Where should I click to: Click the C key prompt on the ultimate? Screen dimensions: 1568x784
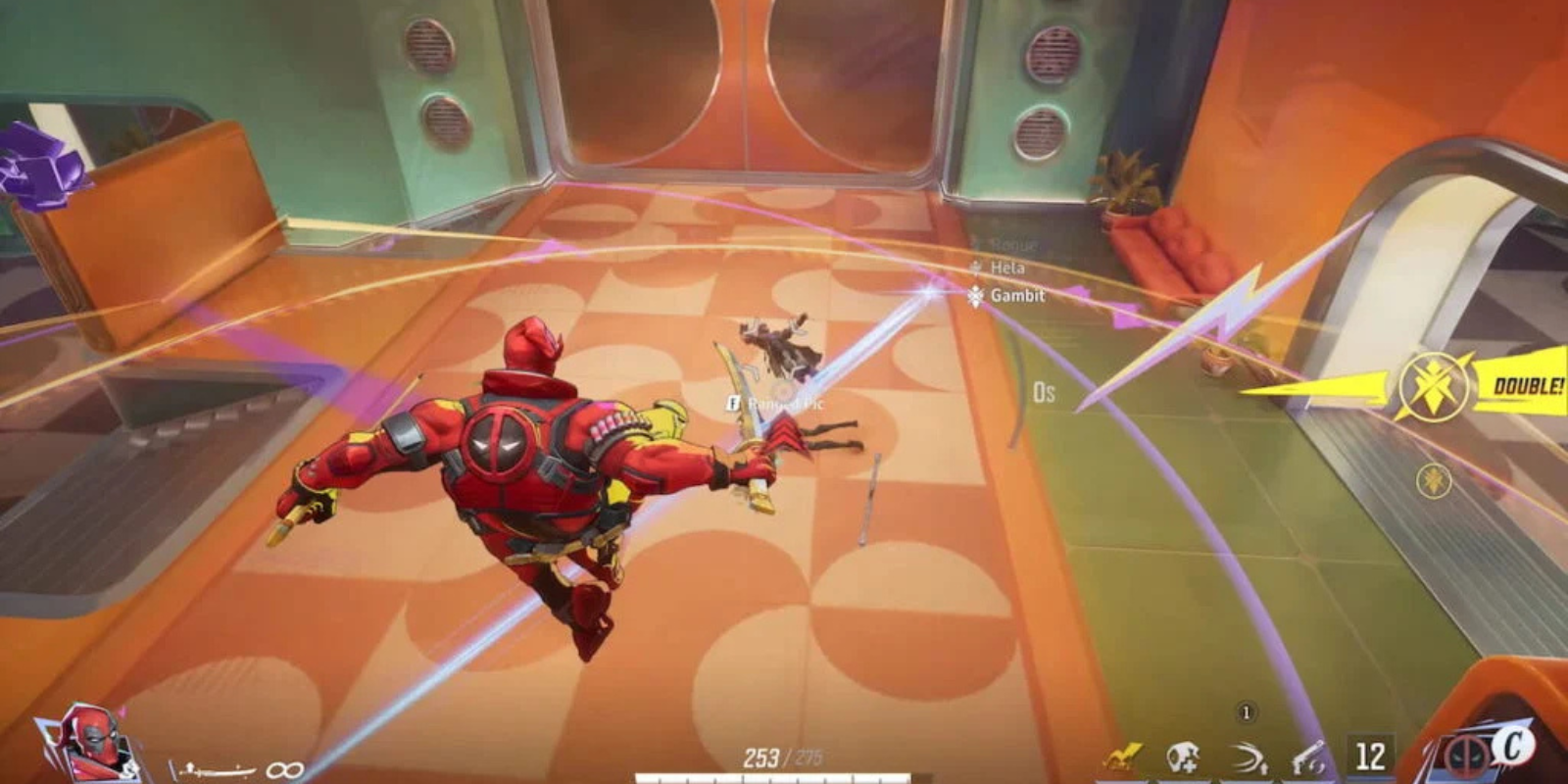click(1516, 750)
